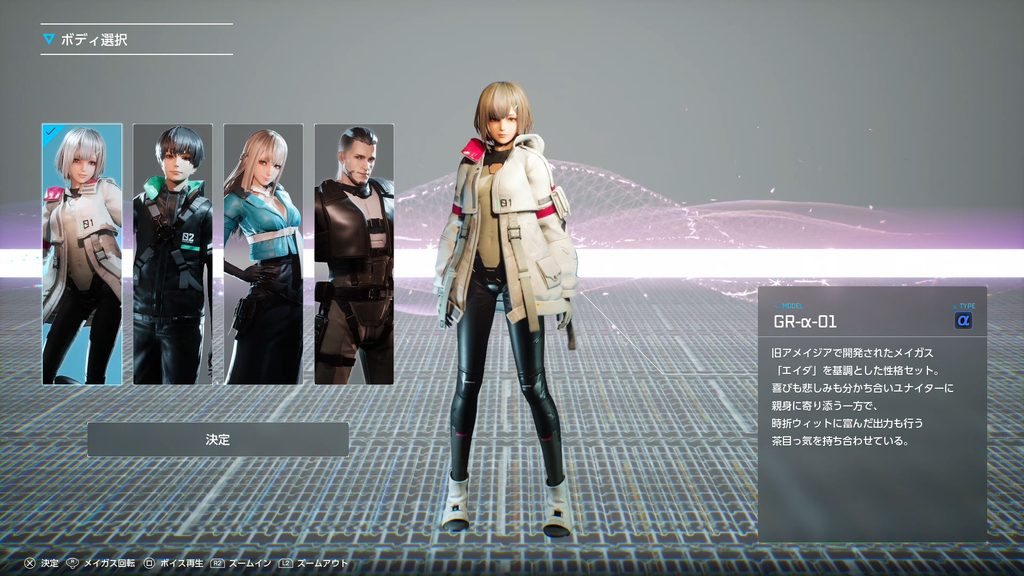
Task: Select the older male body in armor vest
Action: pos(354,254)
